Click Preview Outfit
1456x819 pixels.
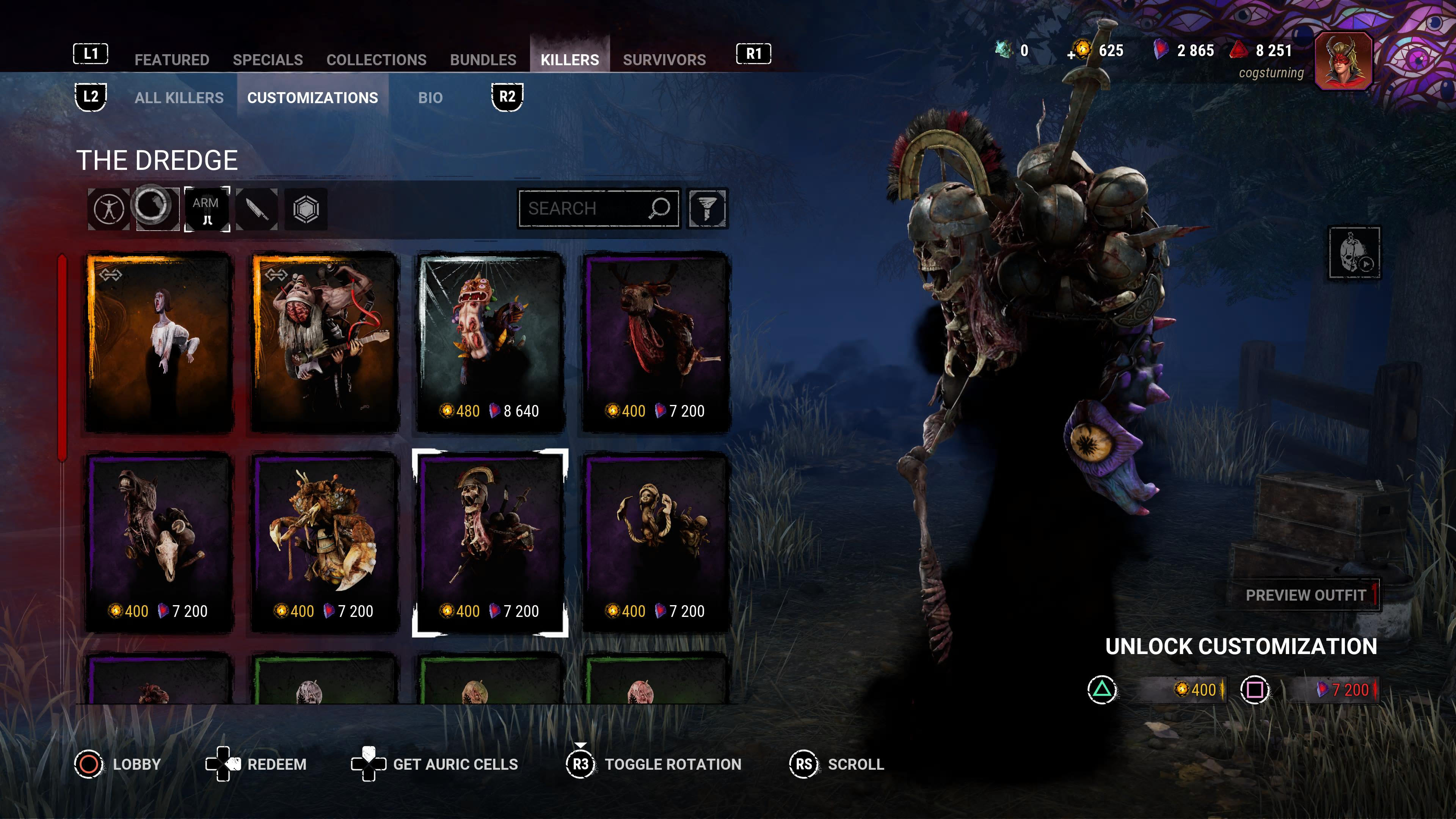1305,595
